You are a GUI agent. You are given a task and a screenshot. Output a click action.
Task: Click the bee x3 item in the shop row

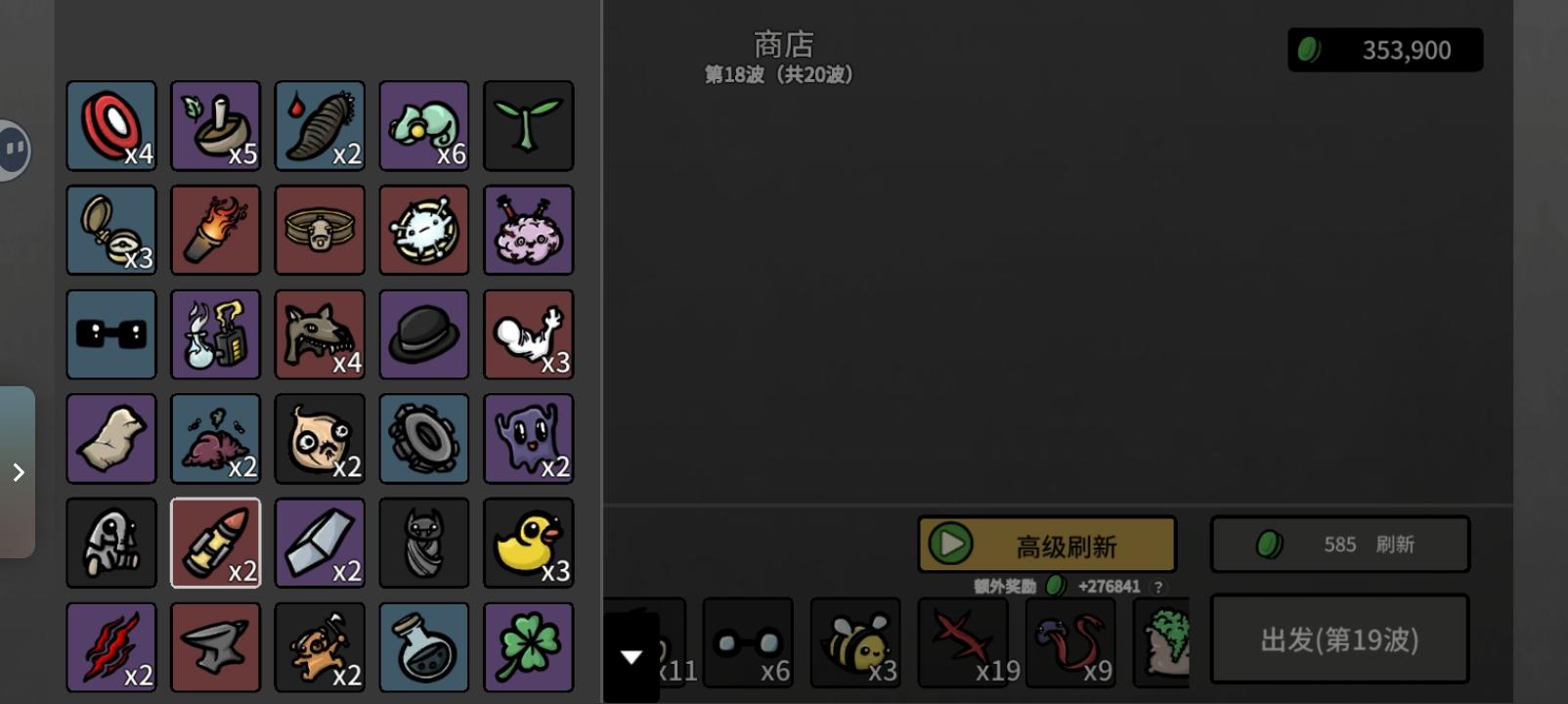[855, 641]
